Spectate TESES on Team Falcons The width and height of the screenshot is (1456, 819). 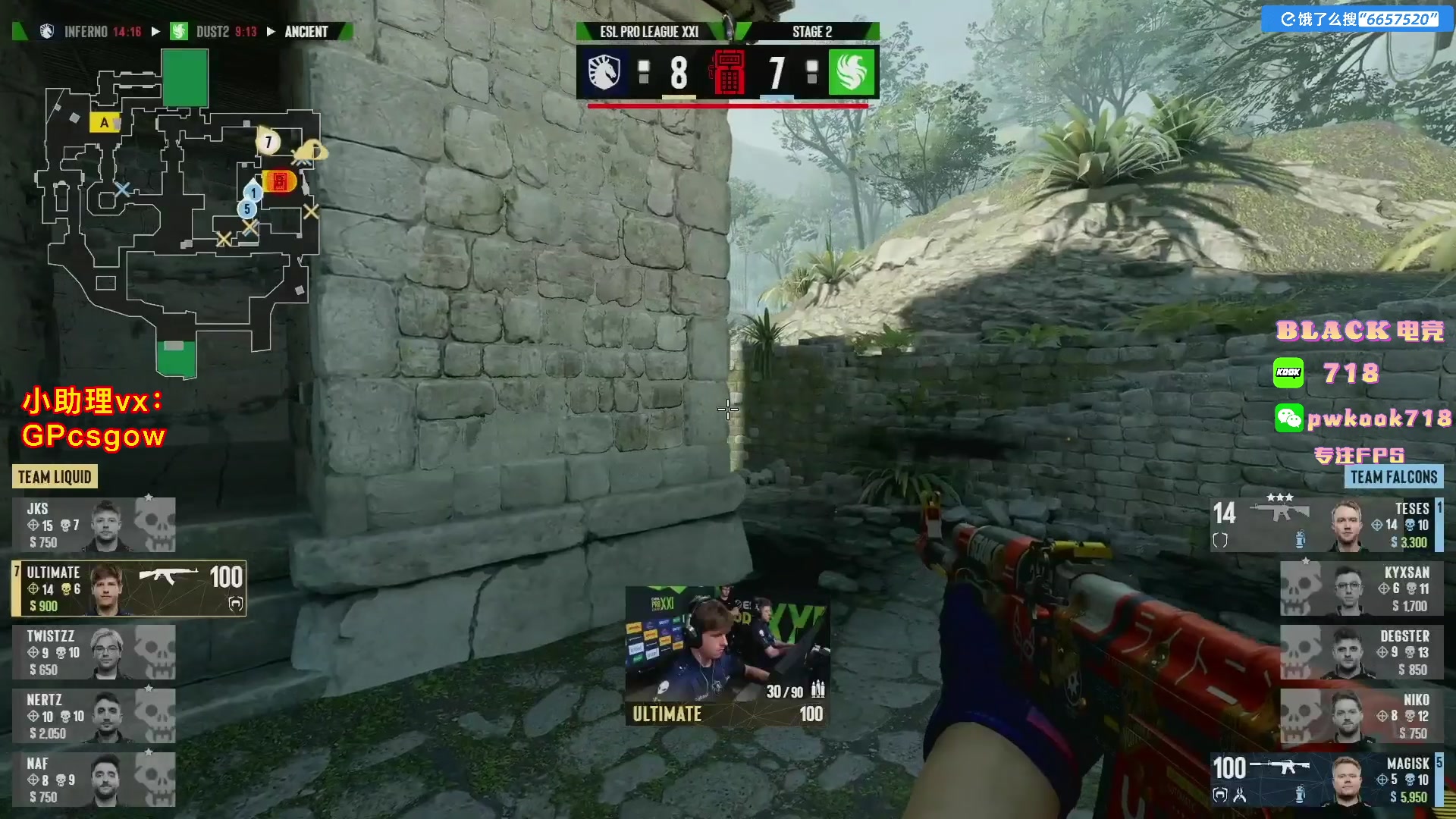point(1327,525)
